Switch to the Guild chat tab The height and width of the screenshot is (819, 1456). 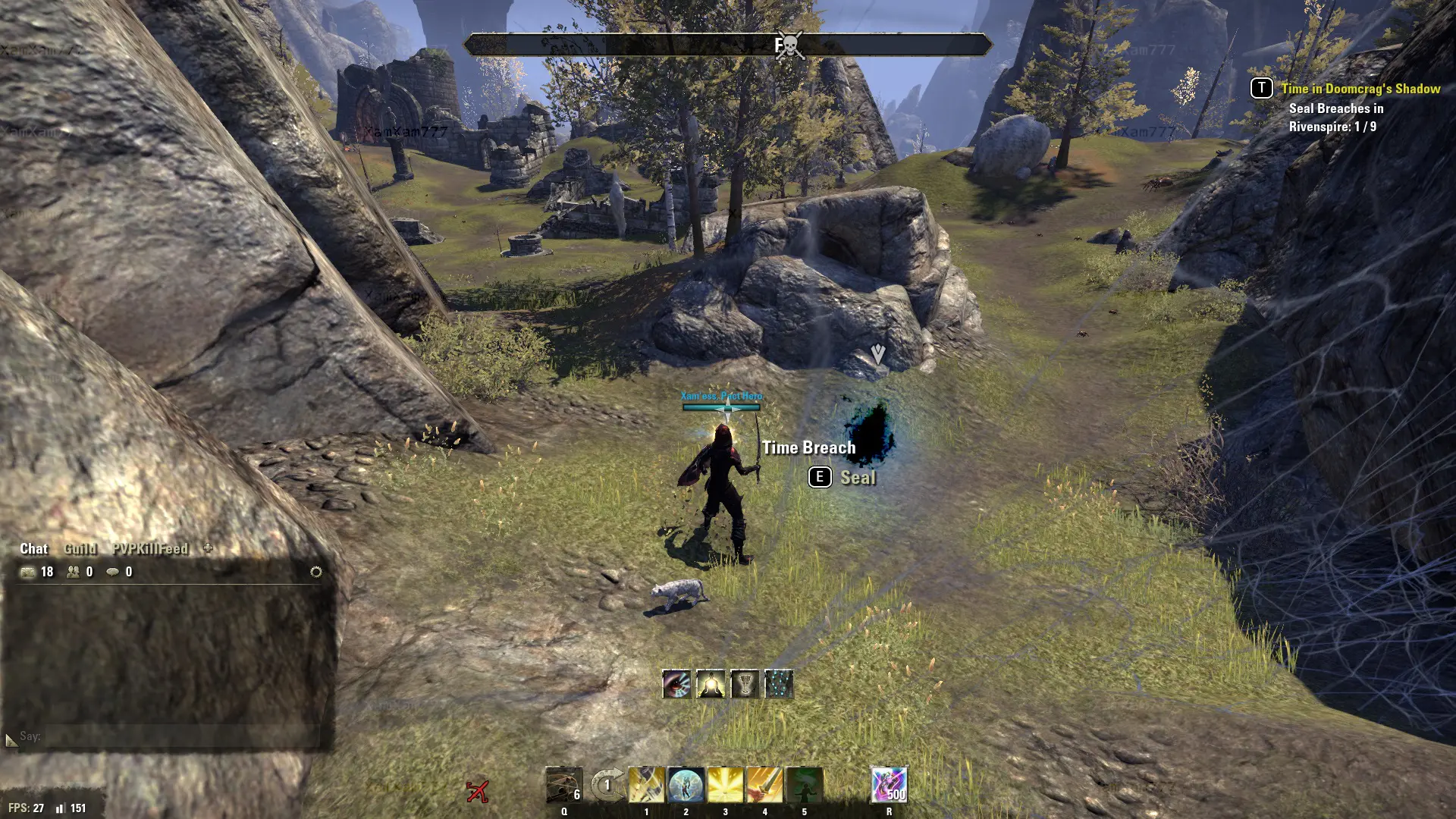pos(80,549)
